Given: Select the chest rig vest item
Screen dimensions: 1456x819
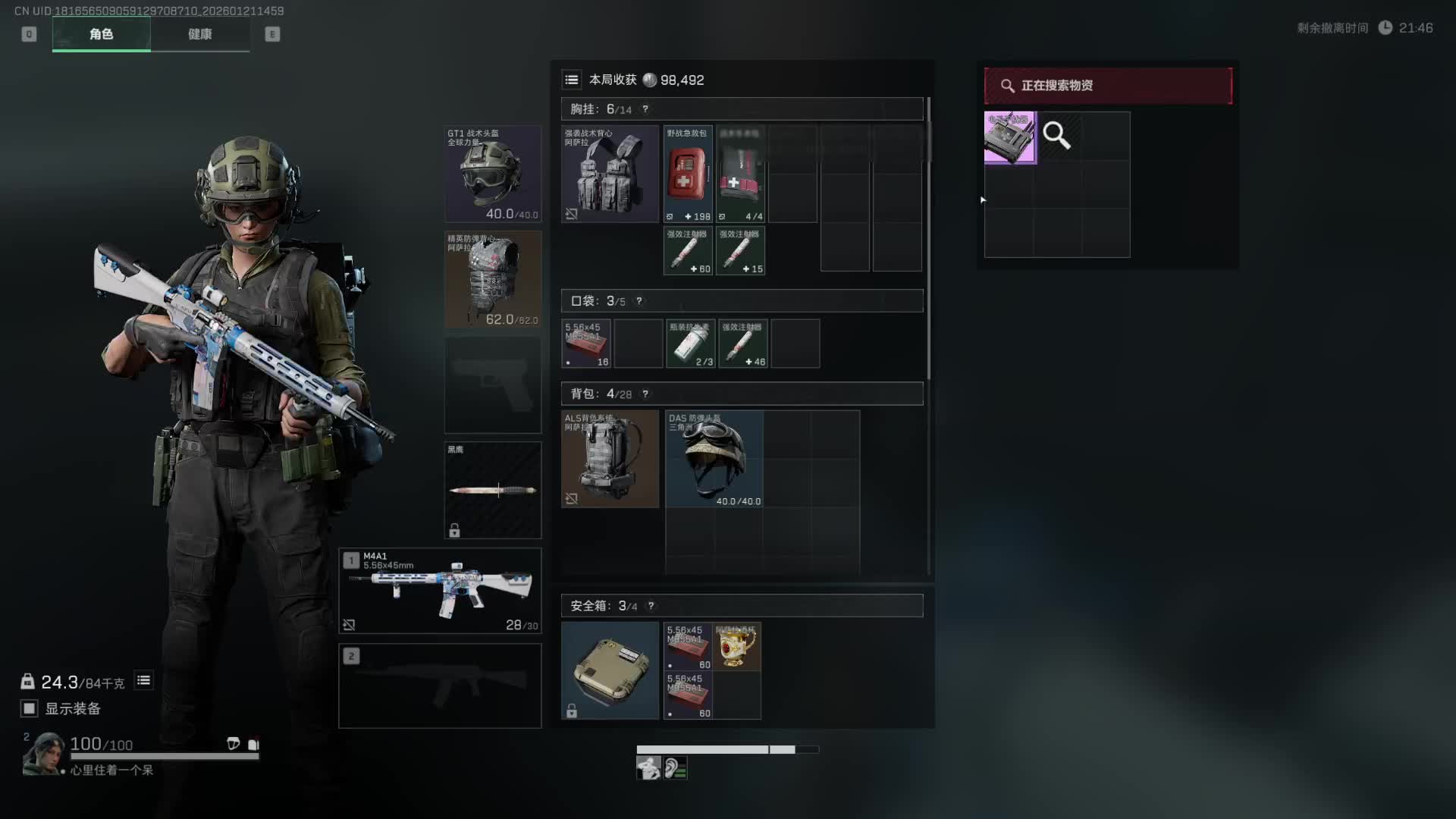Looking at the screenshot, I should (x=610, y=174).
